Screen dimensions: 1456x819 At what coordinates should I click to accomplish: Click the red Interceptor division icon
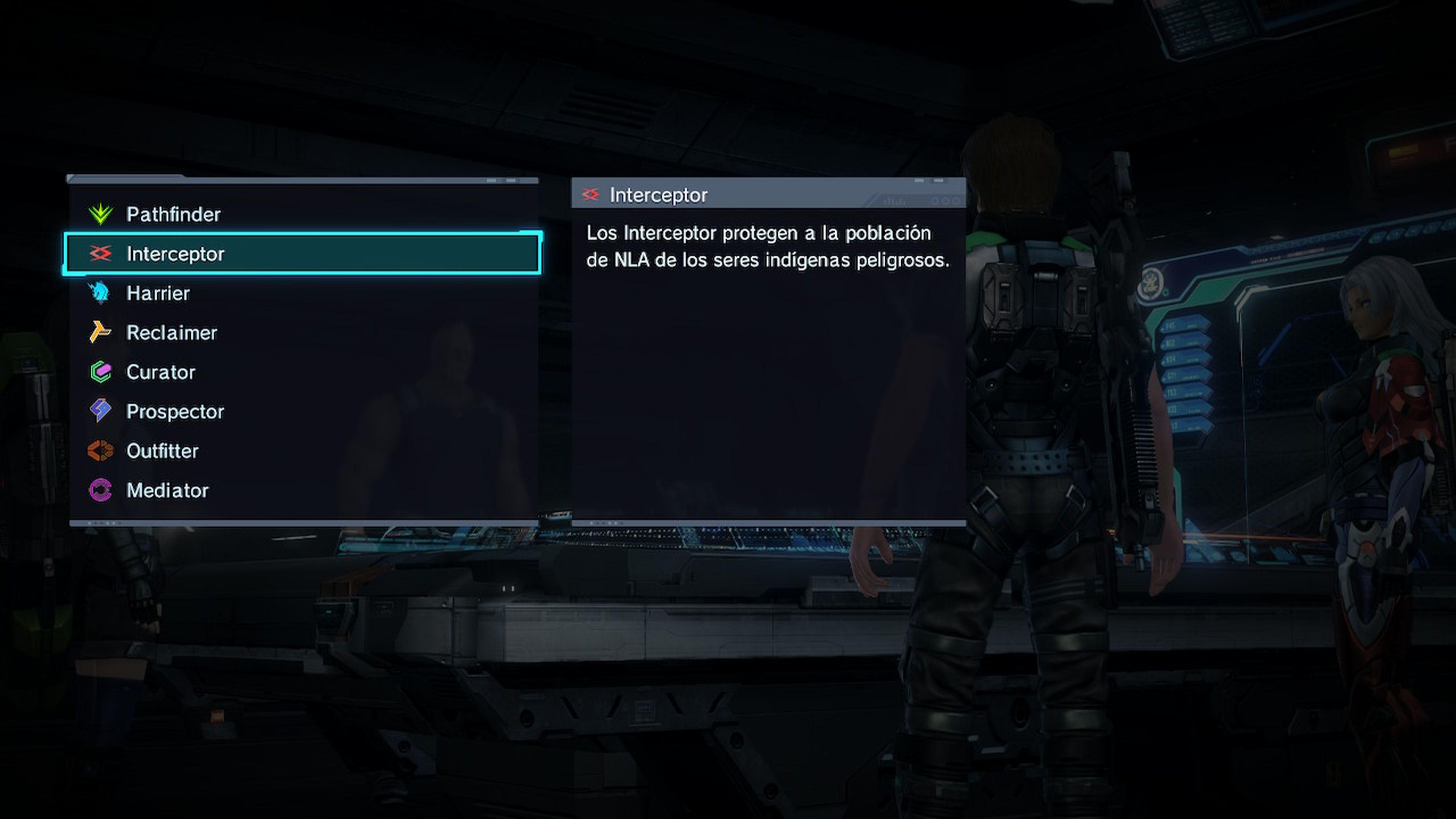[100, 254]
